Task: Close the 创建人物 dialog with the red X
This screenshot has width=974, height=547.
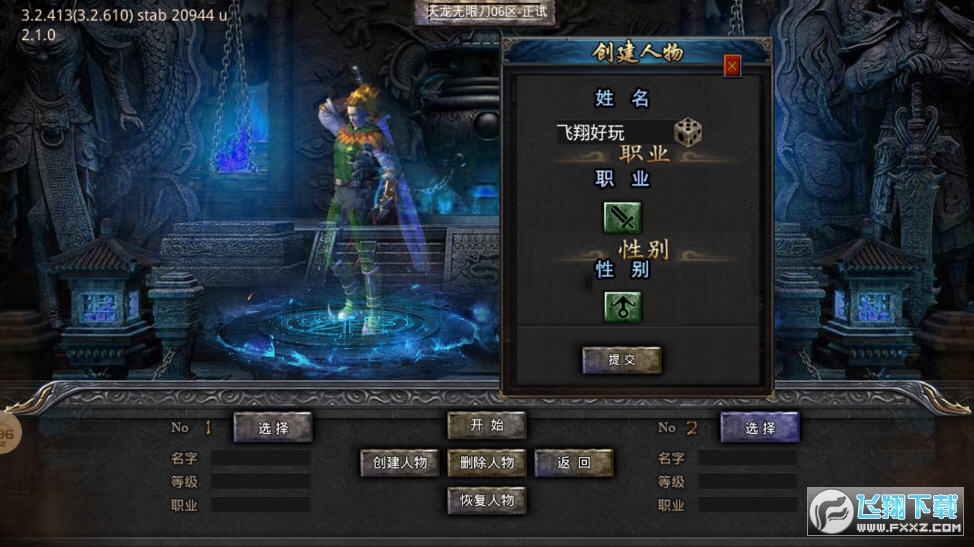Action: (x=732, y=66)
